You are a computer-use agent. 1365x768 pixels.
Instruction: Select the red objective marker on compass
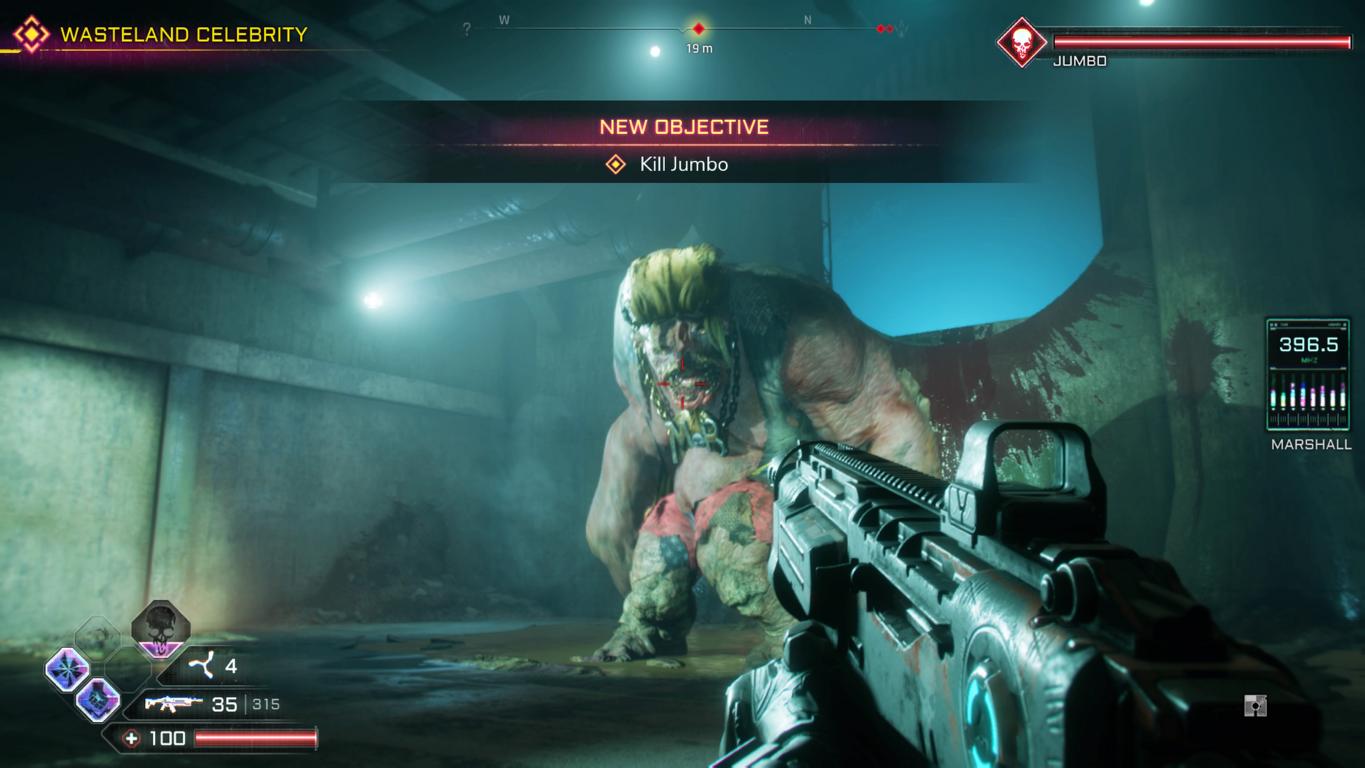[699, 29]
